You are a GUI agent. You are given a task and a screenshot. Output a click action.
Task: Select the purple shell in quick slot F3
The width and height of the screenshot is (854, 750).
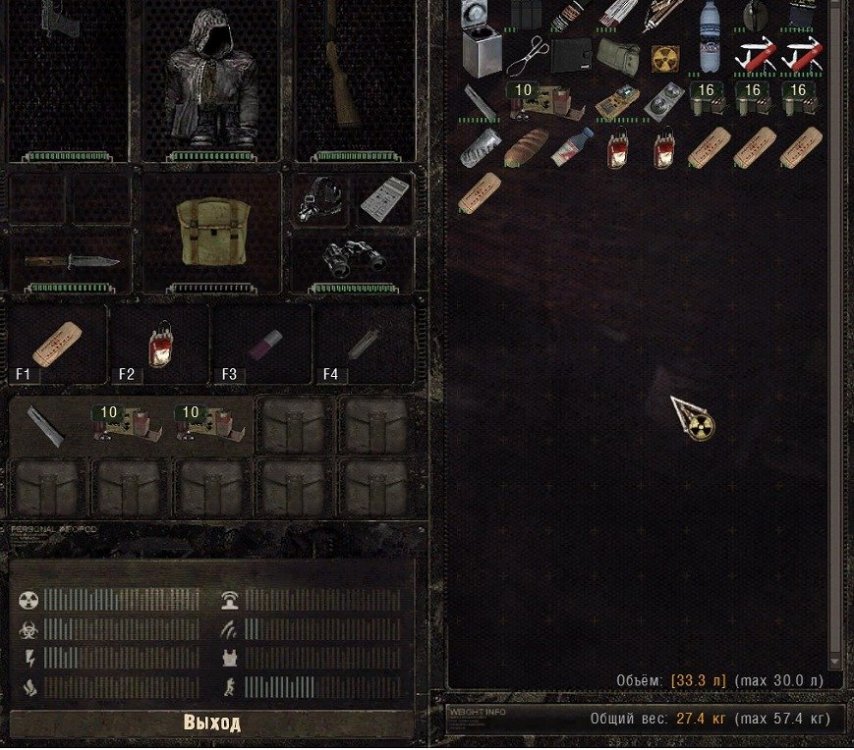(x=261, y=343)
